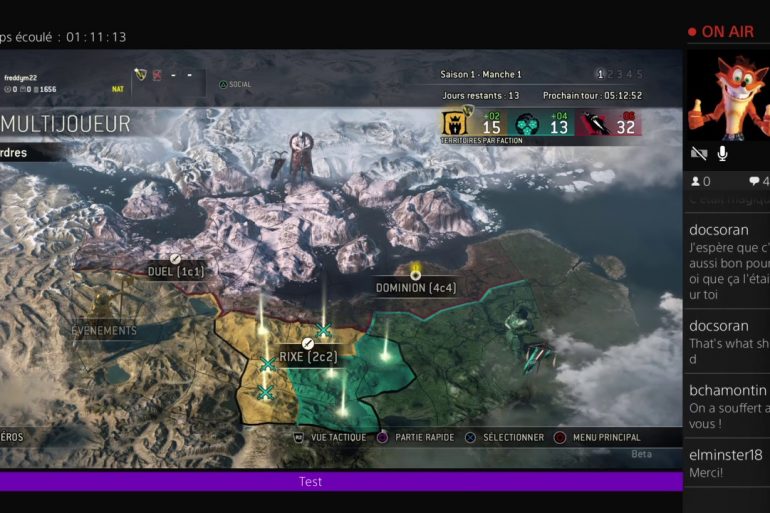Toggle the crossed-out broadcast camera icon

pos(699,153)
